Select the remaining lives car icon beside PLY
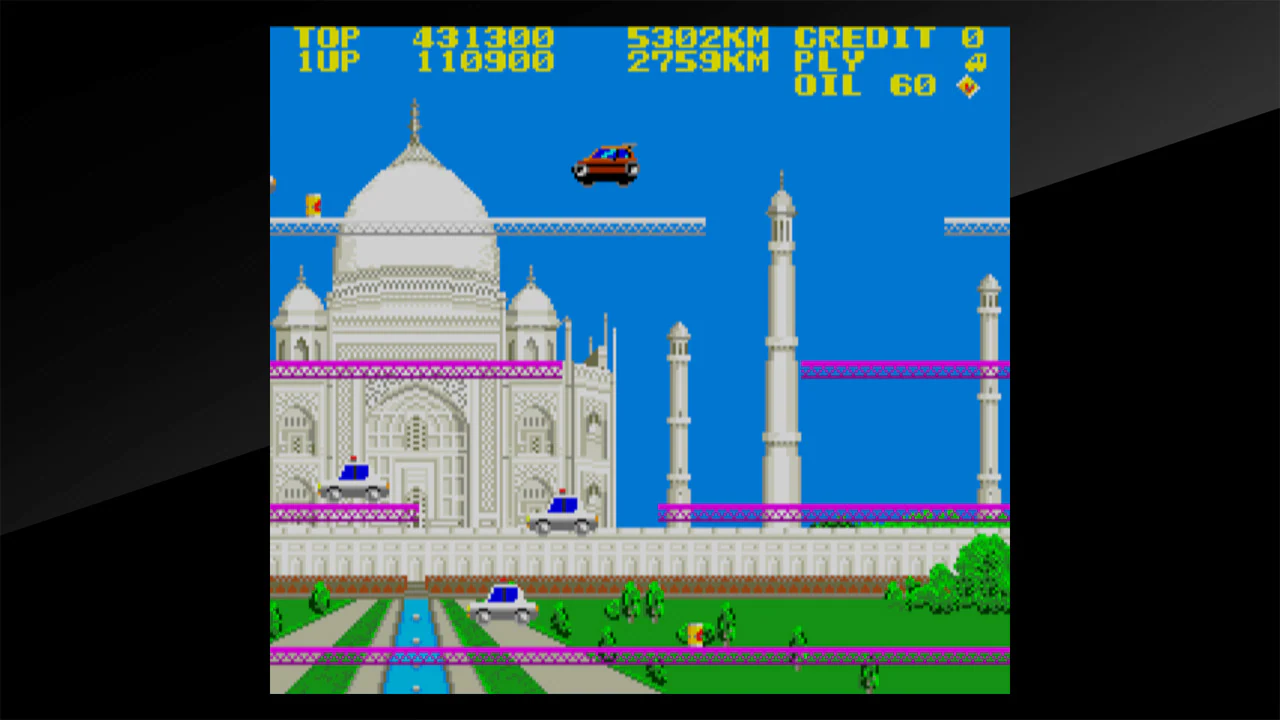This screenshot has width=1280, height=720. tap(975, 62)
